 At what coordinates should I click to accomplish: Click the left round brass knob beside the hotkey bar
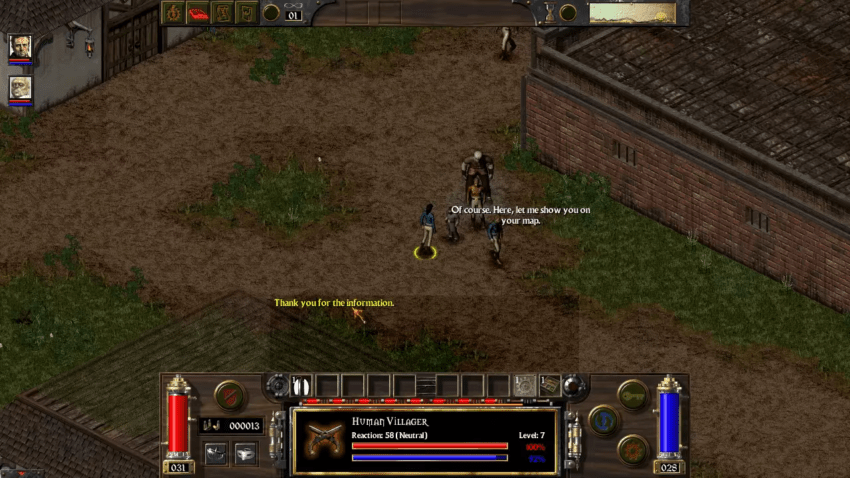277,384
